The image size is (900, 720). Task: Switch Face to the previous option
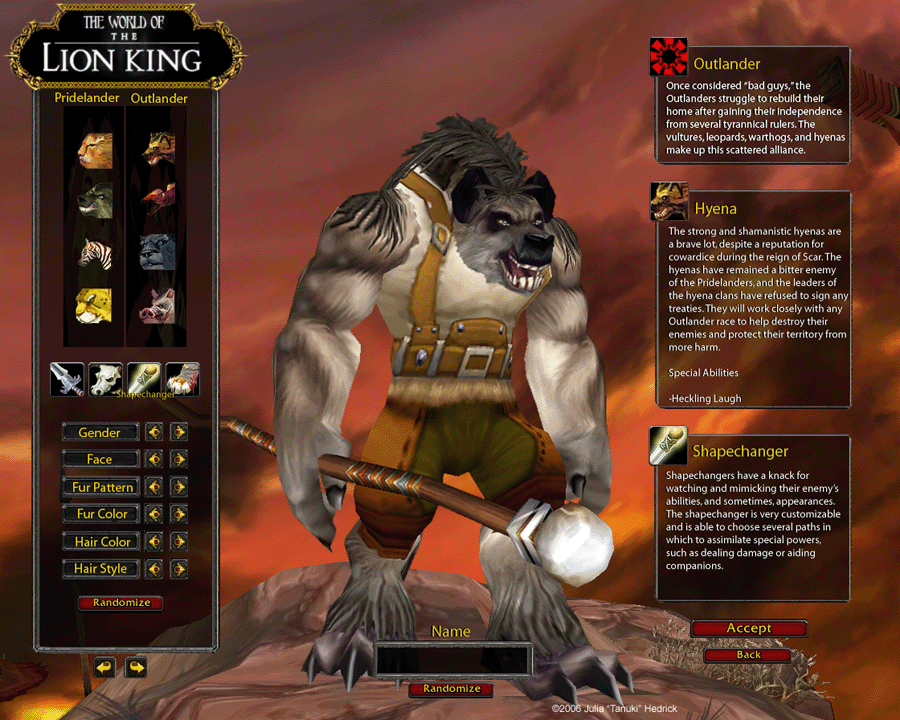[x=154, y=460]
